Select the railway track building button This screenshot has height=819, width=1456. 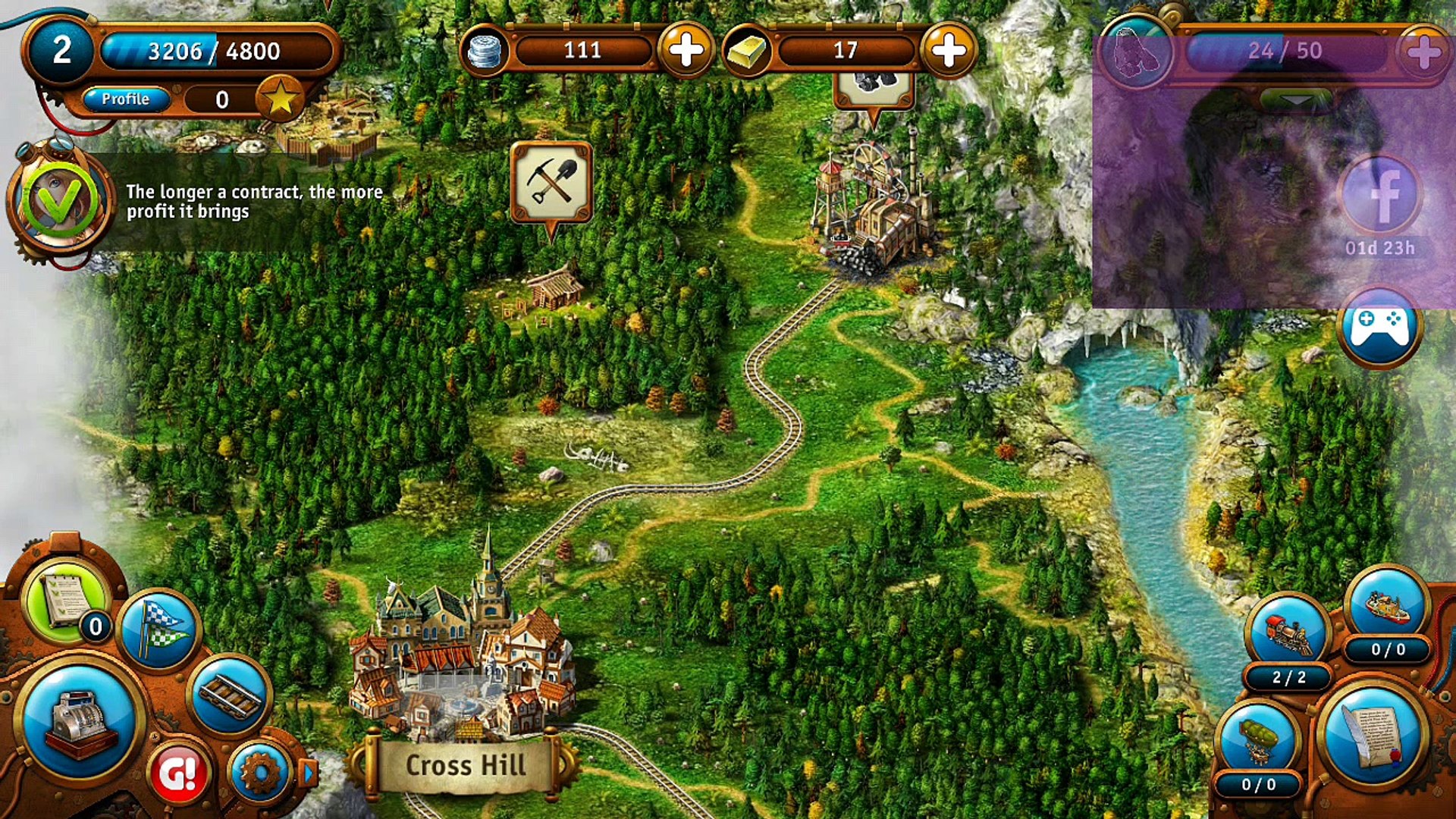point(230,694)
